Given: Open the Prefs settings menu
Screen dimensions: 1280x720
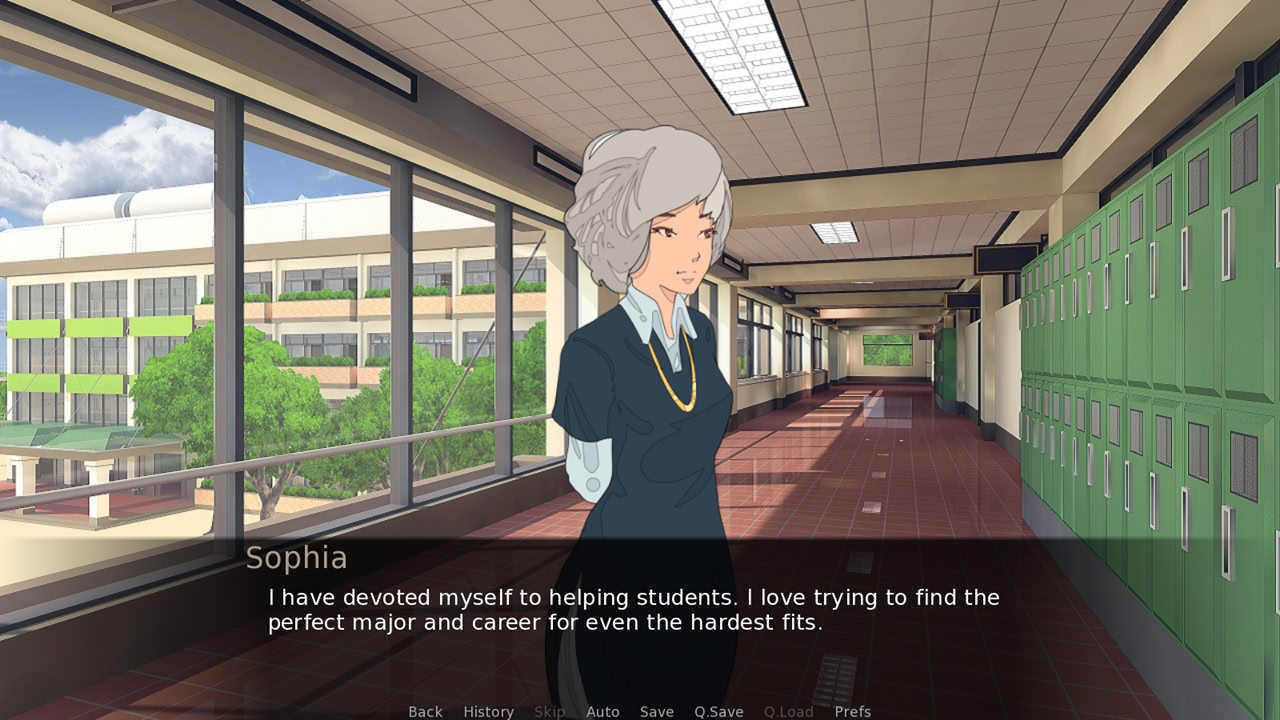Looking at the screenshot, I should point(852,711).
